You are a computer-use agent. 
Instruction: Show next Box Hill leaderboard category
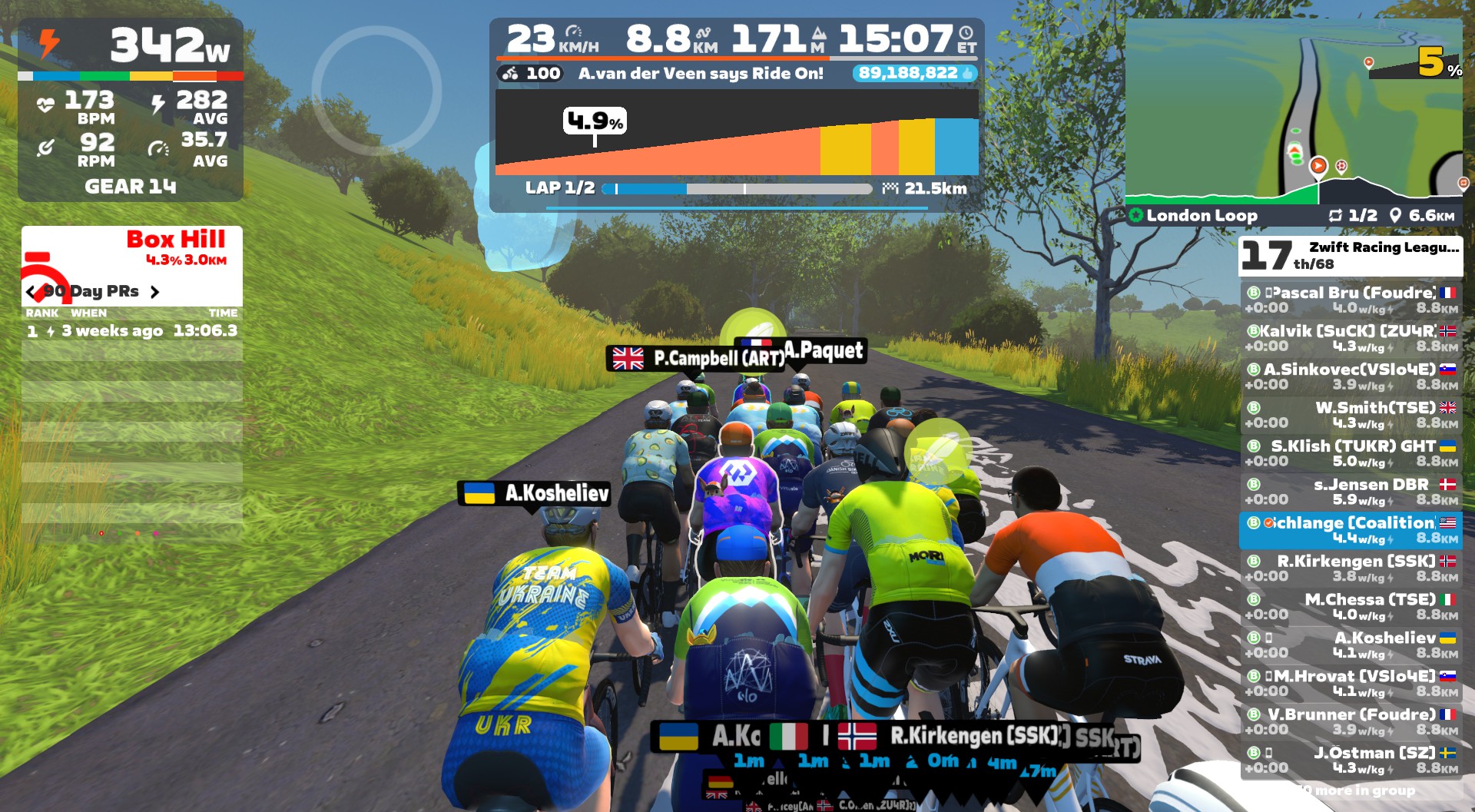click(x=155, y=292)
